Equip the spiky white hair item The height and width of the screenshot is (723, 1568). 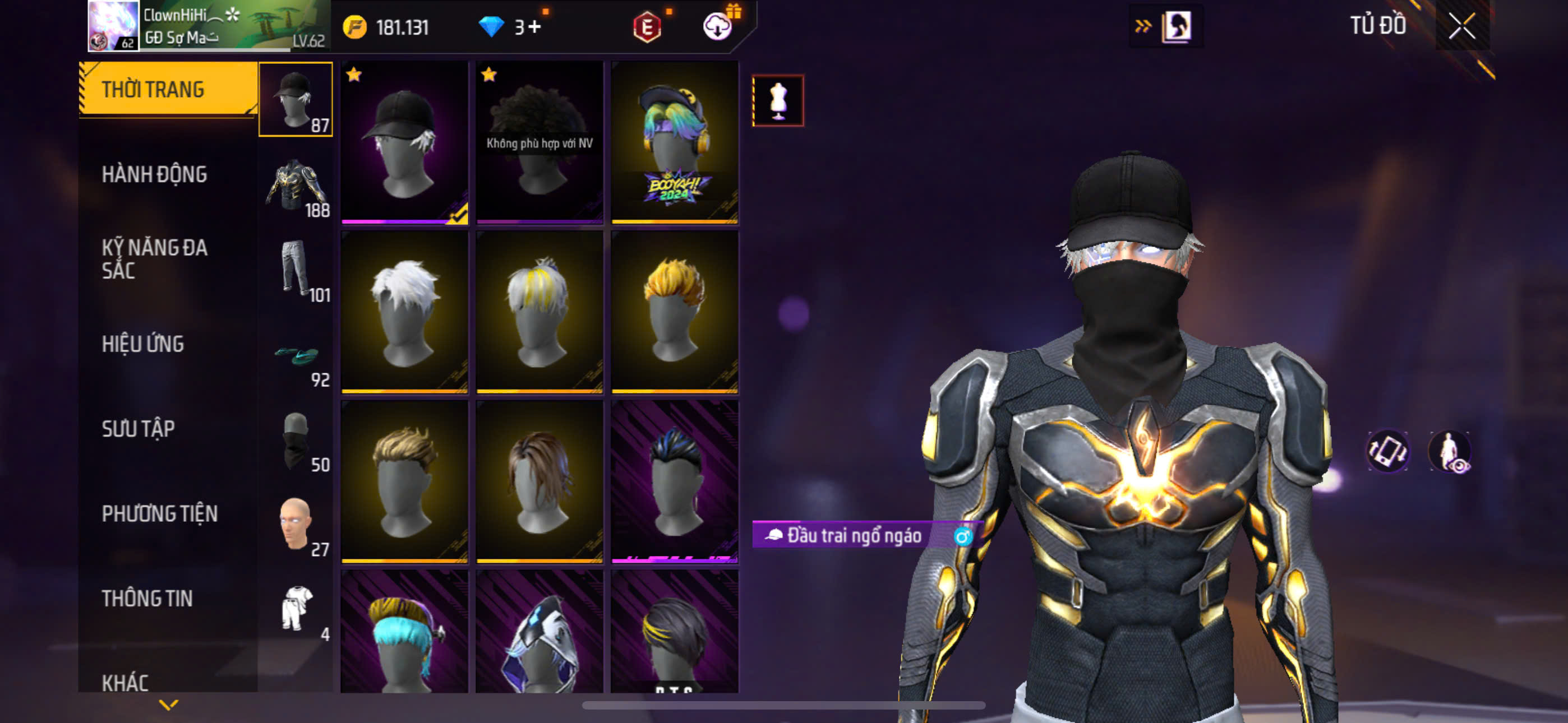coord(404,312)
